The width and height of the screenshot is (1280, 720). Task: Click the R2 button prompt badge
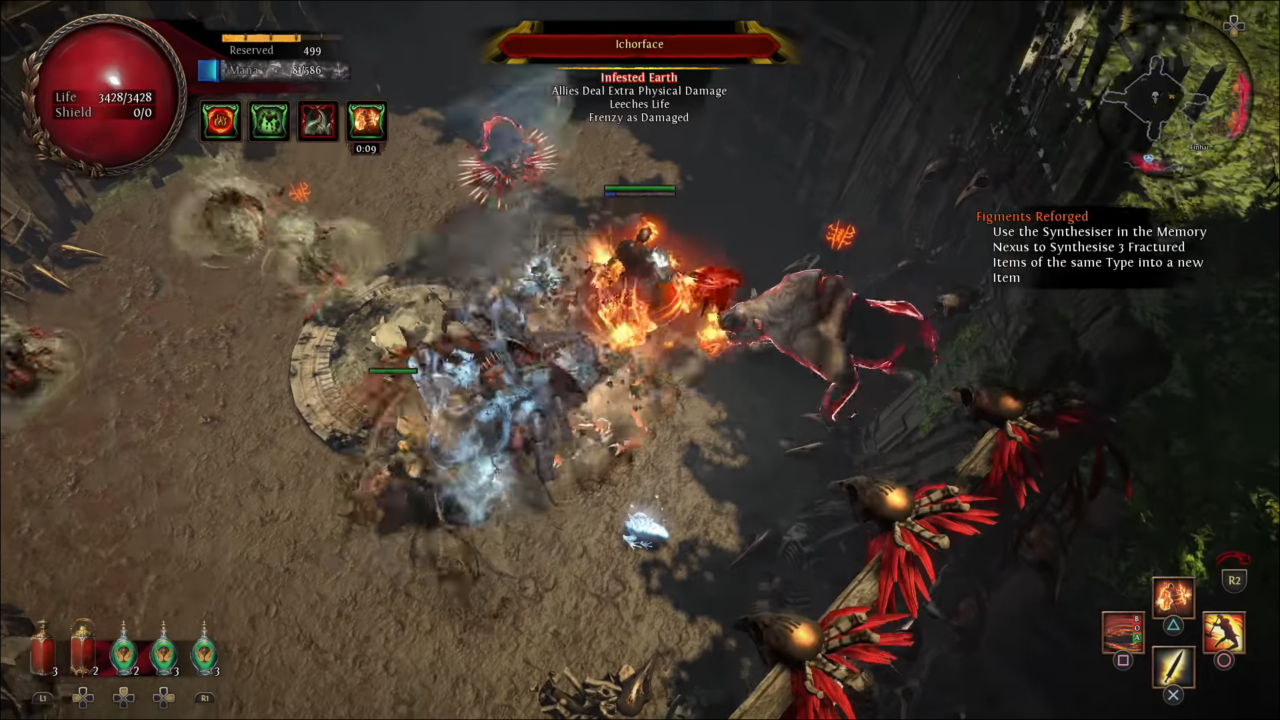tap(1234, 580)
